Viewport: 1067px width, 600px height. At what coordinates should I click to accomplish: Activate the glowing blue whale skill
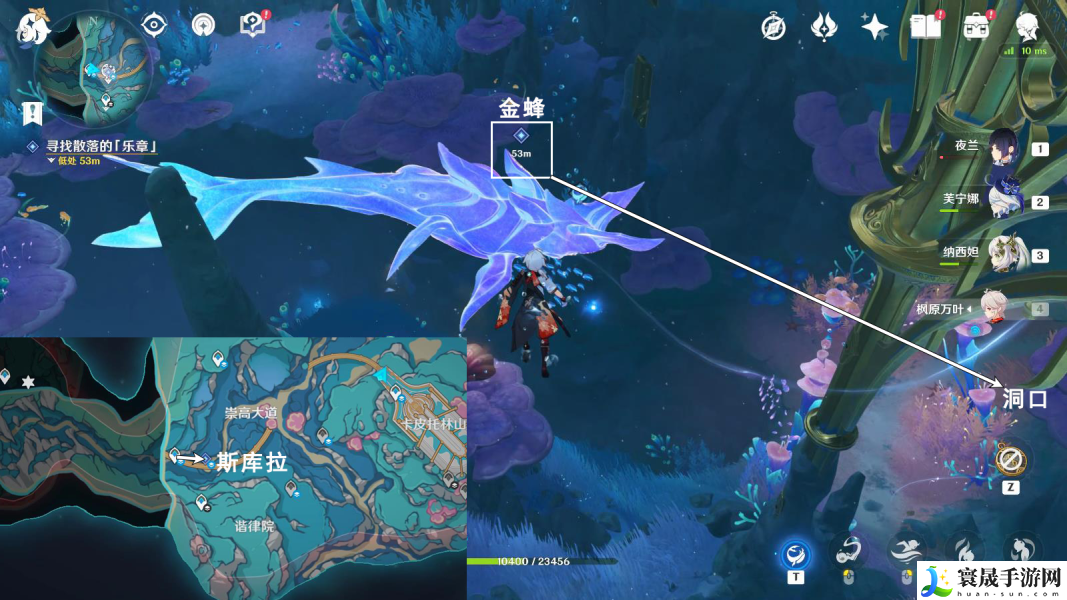(x=796, y=552)
